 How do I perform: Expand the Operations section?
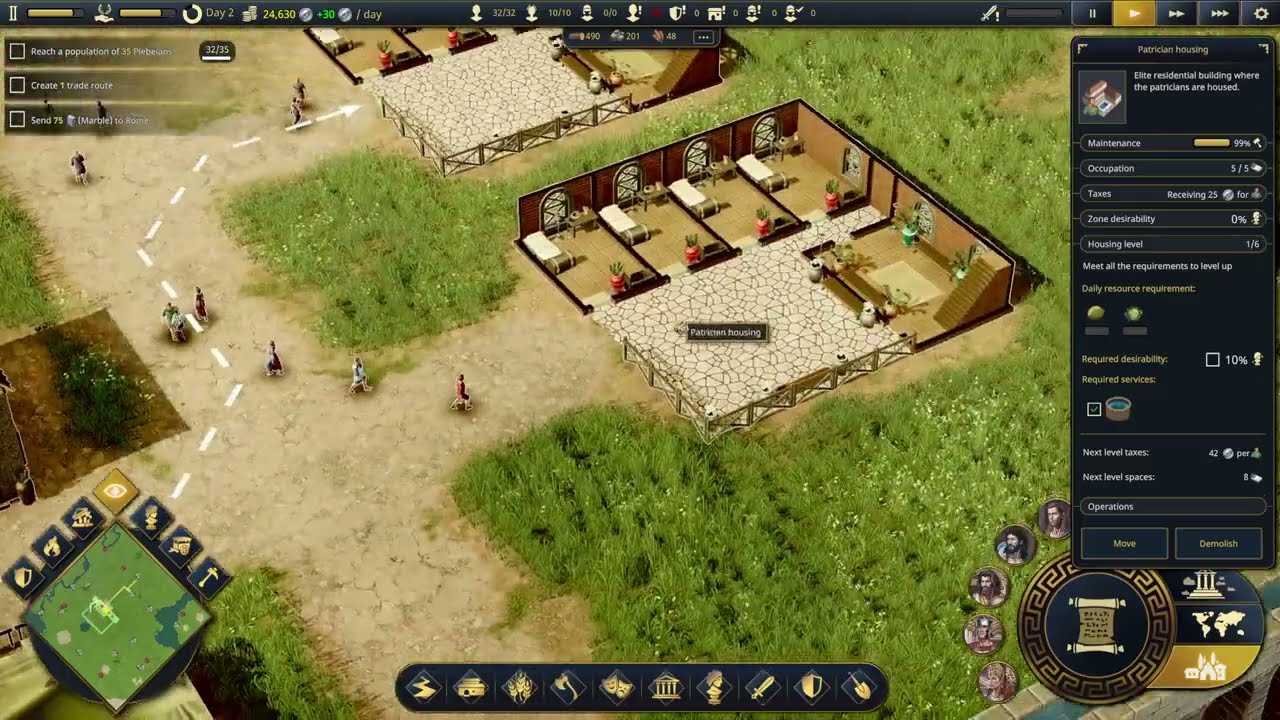click(x=1172, y=506)
